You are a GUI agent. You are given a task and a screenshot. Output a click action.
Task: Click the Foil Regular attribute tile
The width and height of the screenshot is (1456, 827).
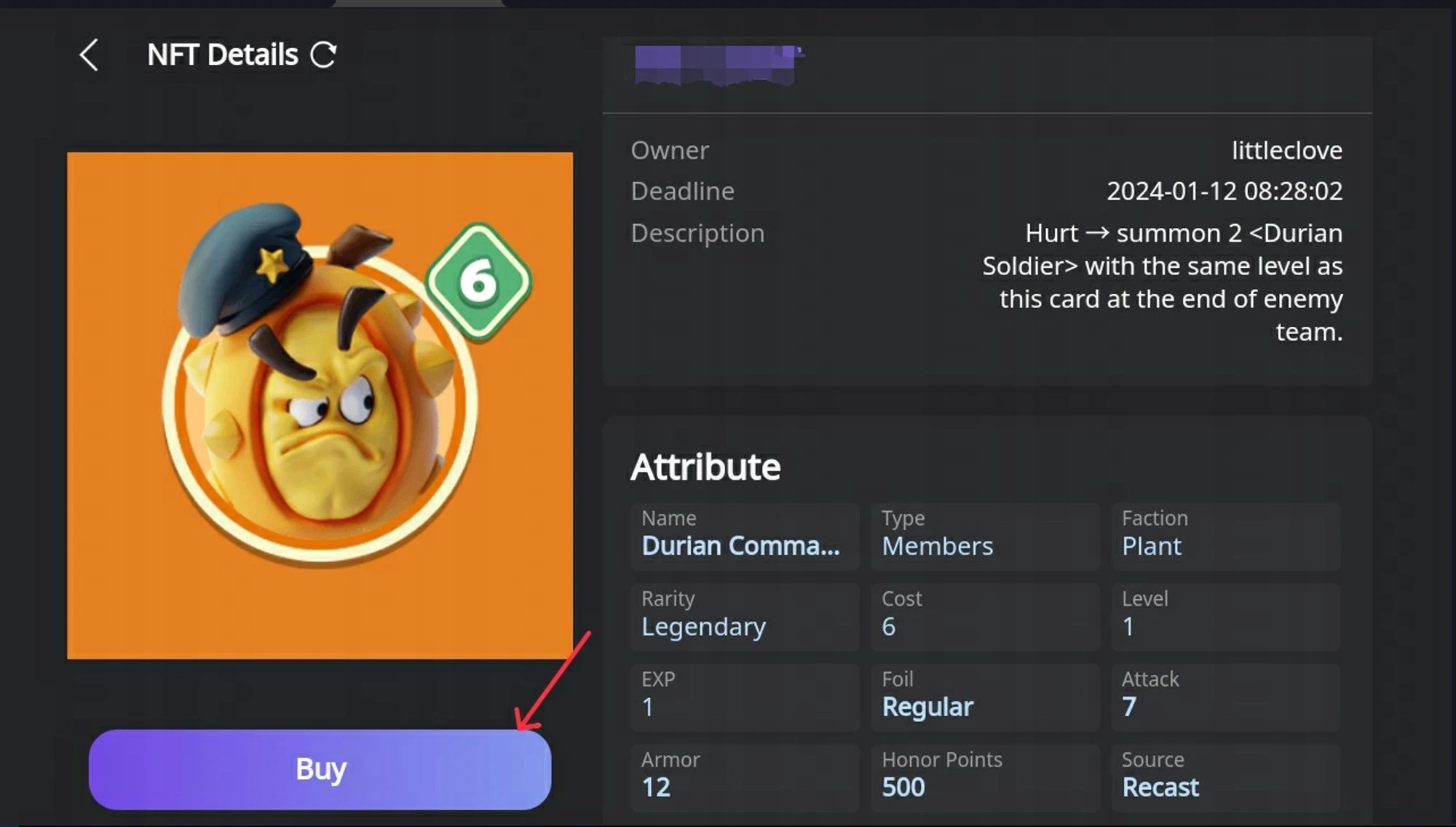pyautogui.click(x=984, y=696)
